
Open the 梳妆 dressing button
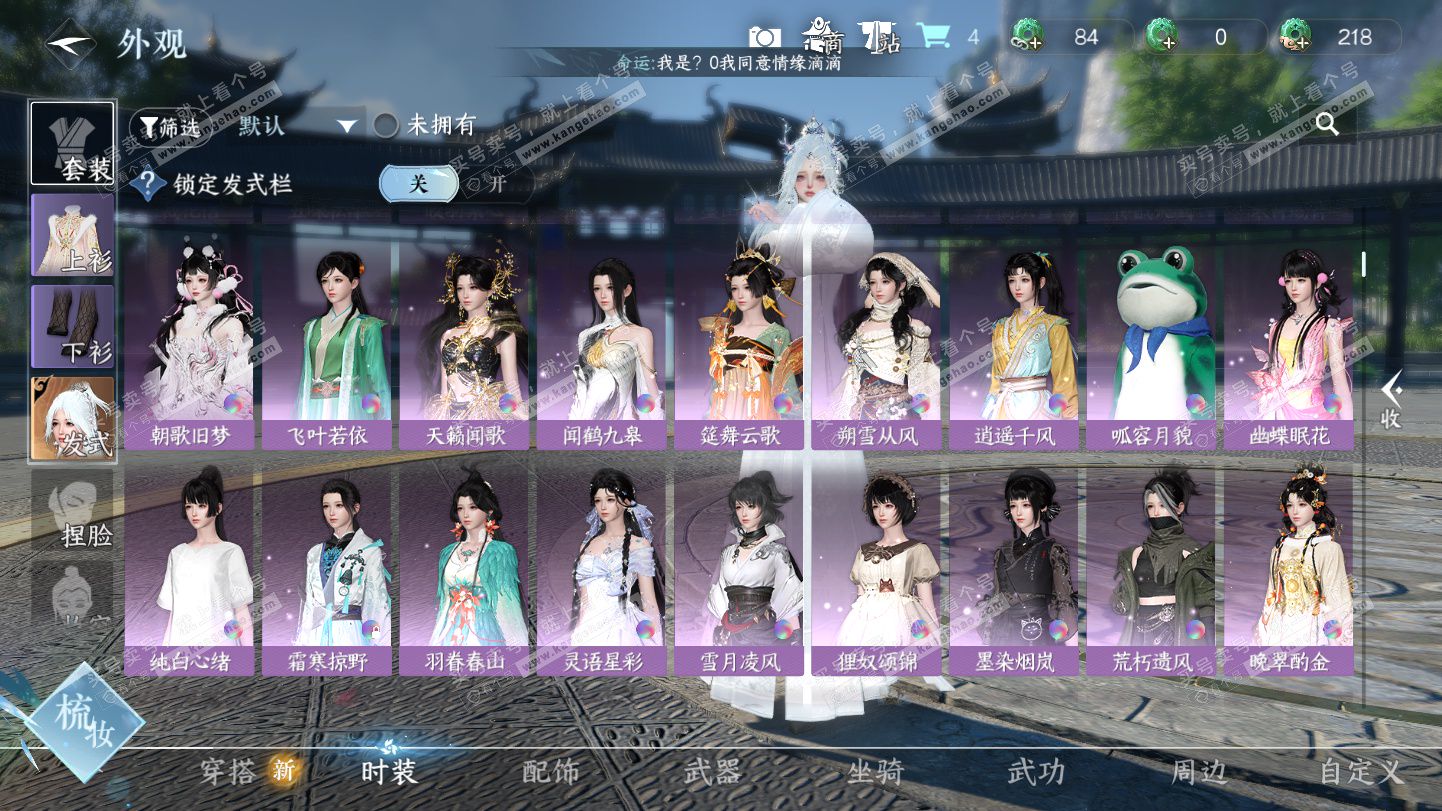[84, 722]
